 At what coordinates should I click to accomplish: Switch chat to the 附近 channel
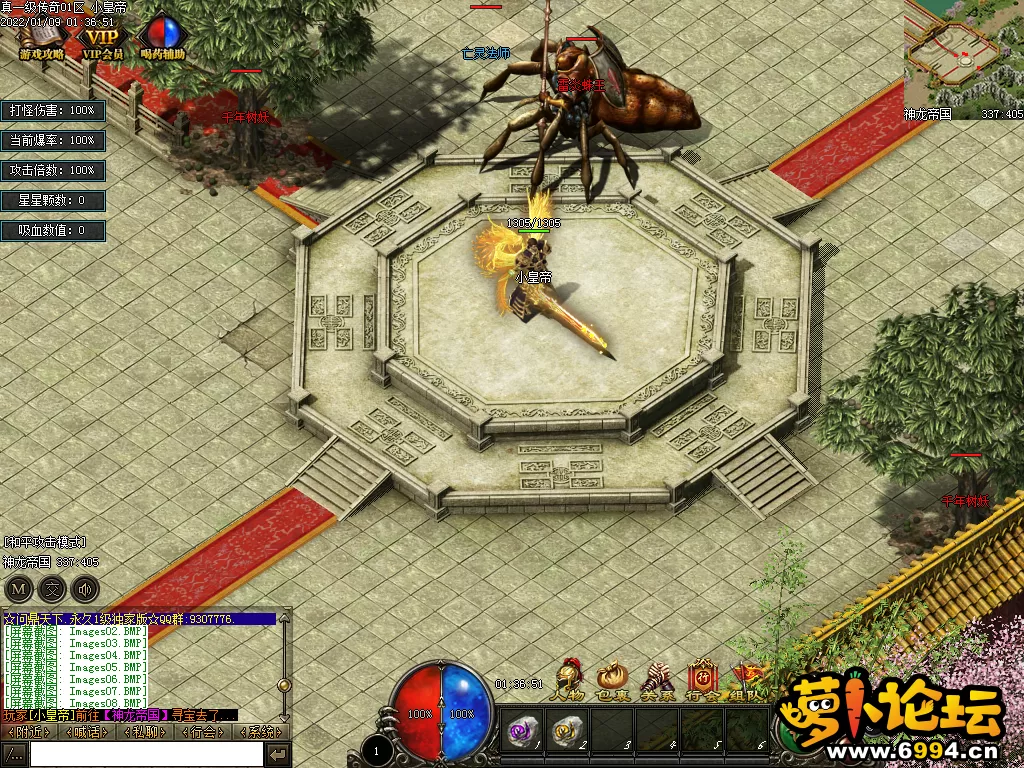pyautogui.click(x=29, y=732)
